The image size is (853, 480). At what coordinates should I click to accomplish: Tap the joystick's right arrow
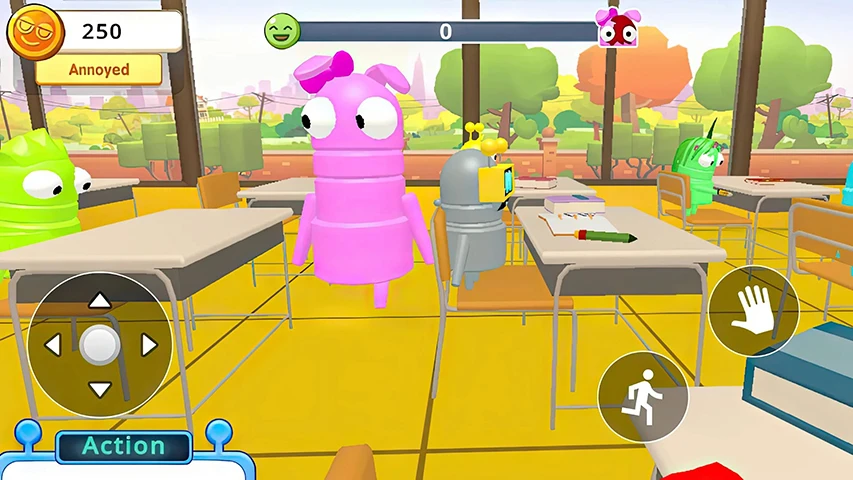[x=148, y=346]
